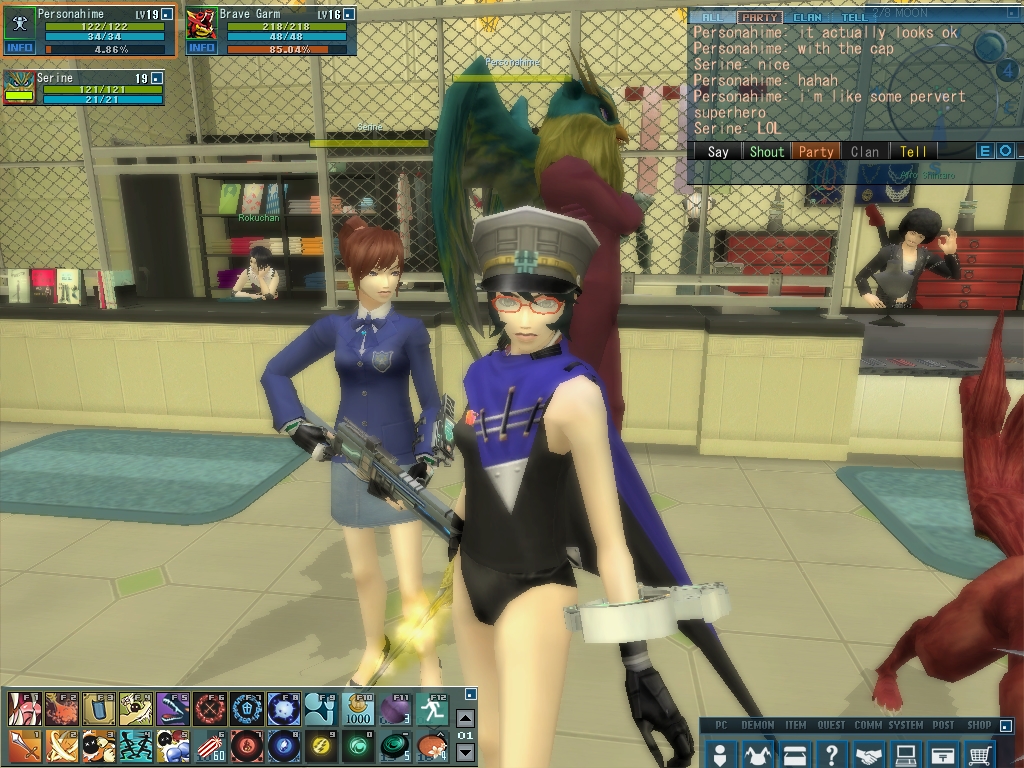Open the Demon menu
This screenshot has height=768, width=1024.
point(758,753)
